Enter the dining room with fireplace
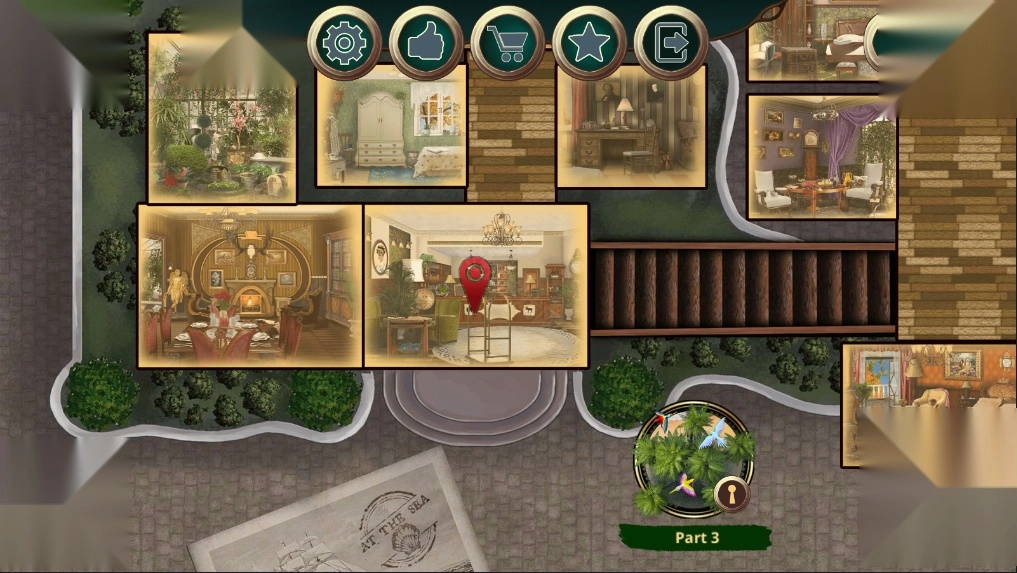Image resolution: width=1017 pixels, height=573 pixels. (x=250, y=286)
